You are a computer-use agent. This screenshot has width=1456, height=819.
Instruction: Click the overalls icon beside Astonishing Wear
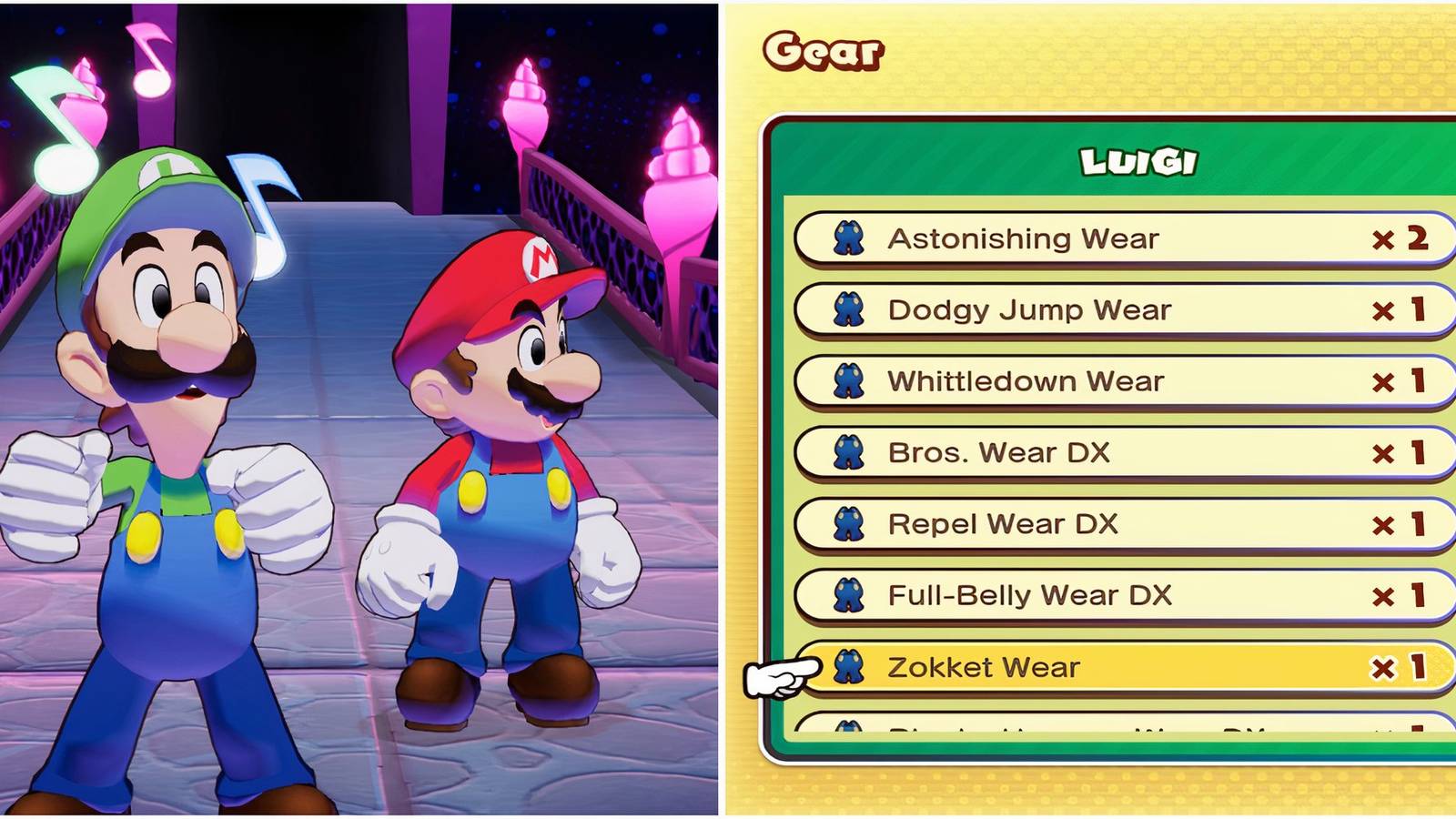pyautogui.click(x=850, y=239)
